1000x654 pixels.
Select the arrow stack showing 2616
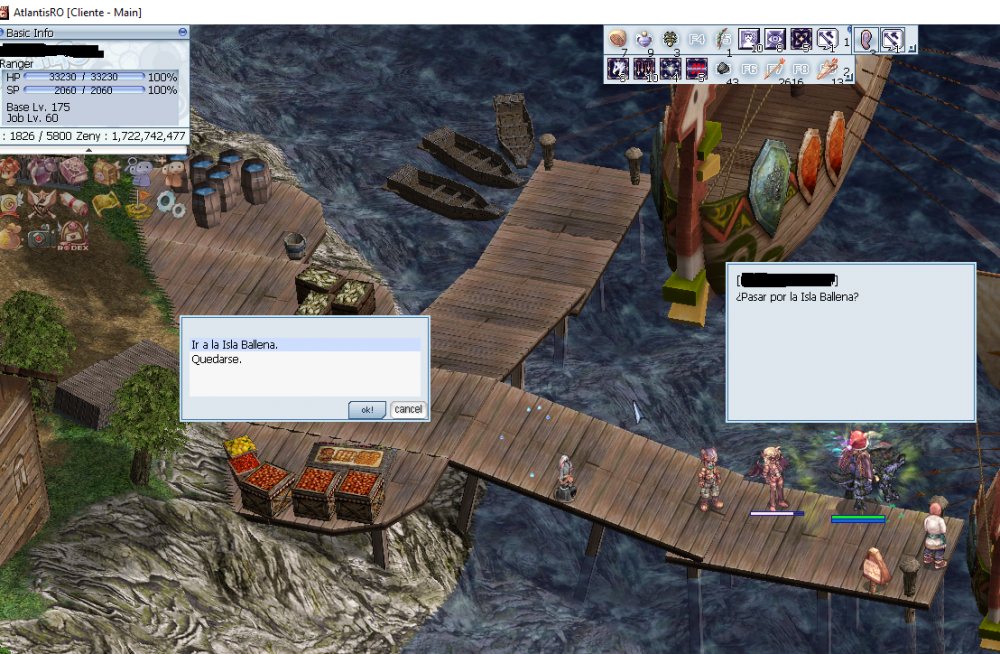pyautogui.click(x=774, y=69)
